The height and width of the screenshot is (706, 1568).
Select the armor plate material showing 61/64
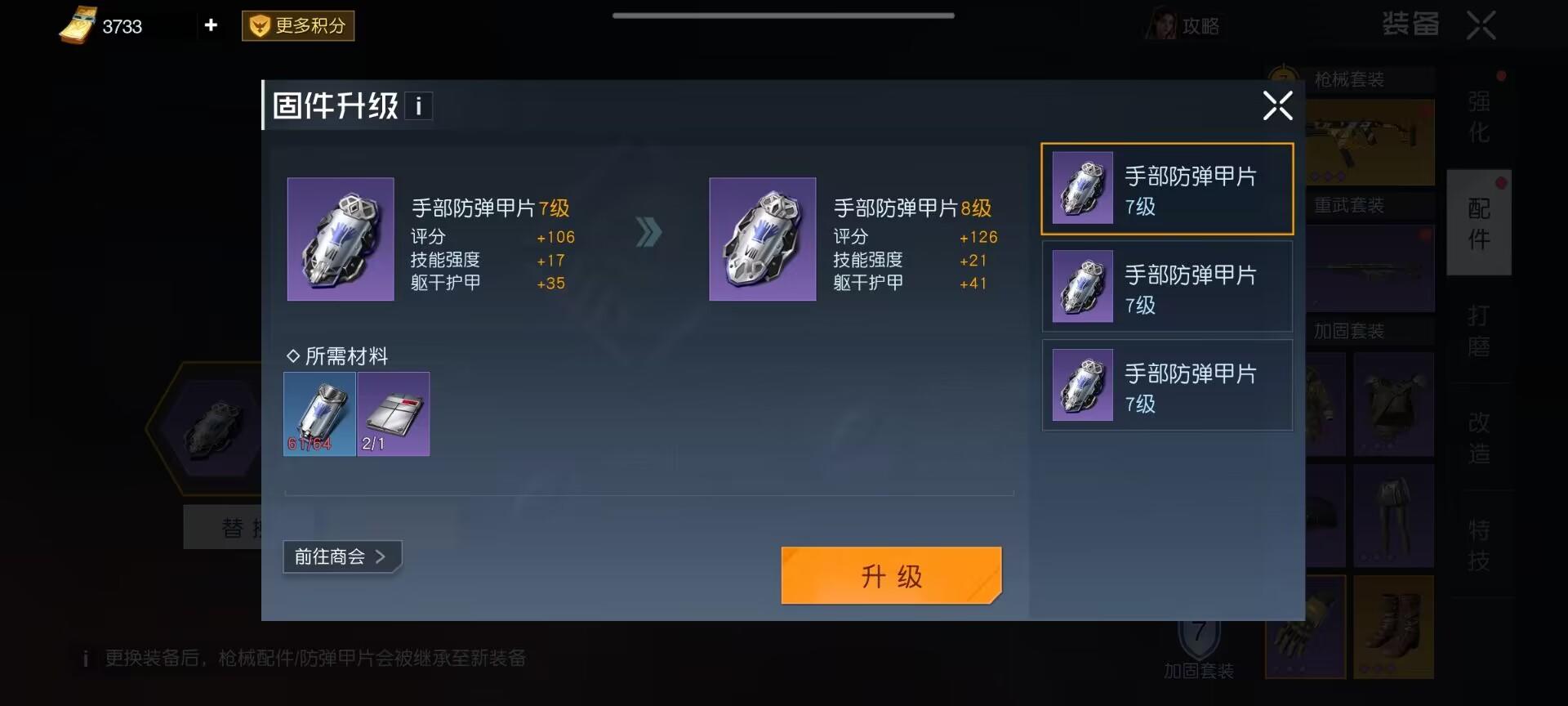(x=319, y=414)
